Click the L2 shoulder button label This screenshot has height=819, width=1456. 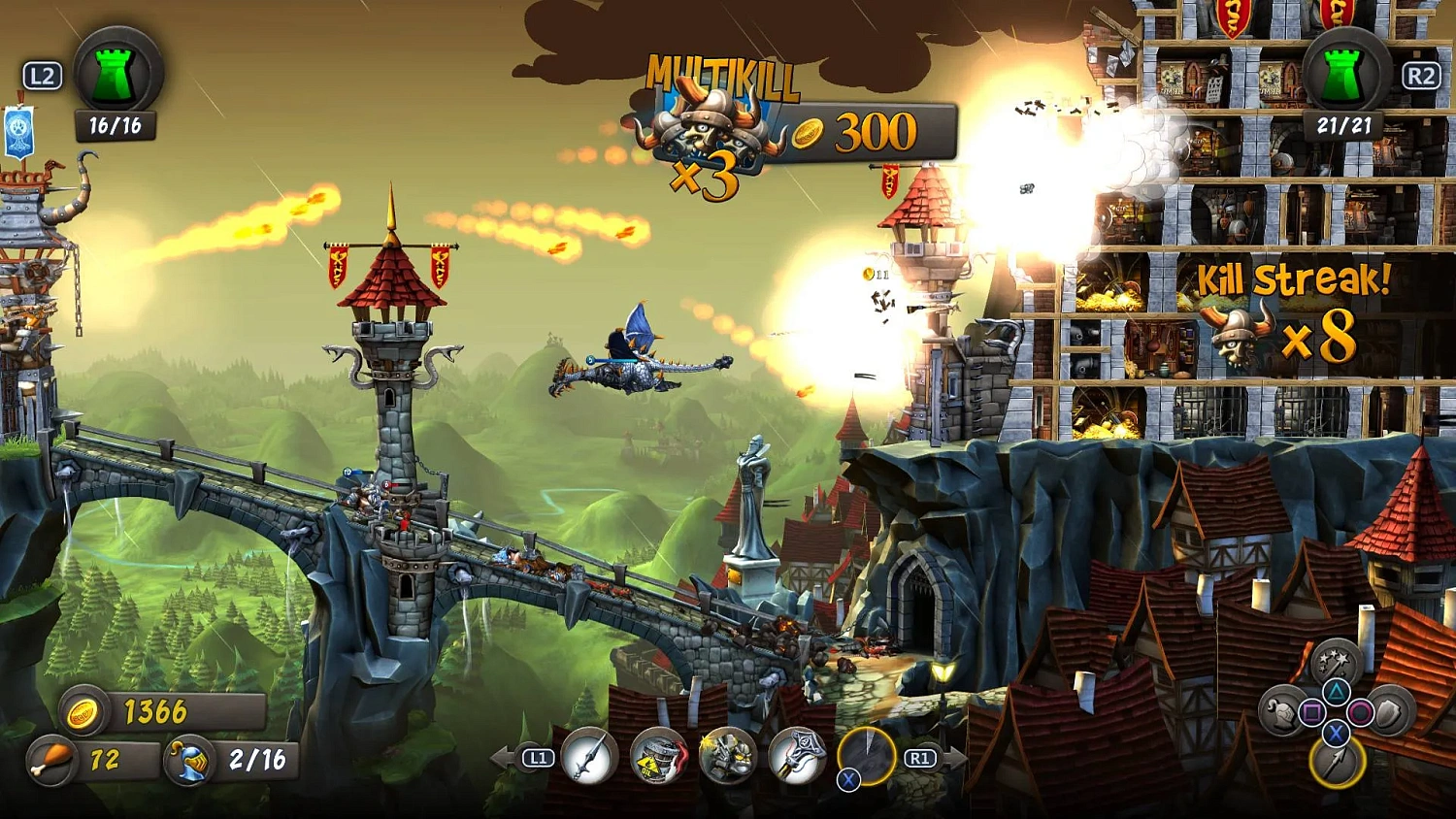pyautogui.click(x=40, y=75)
